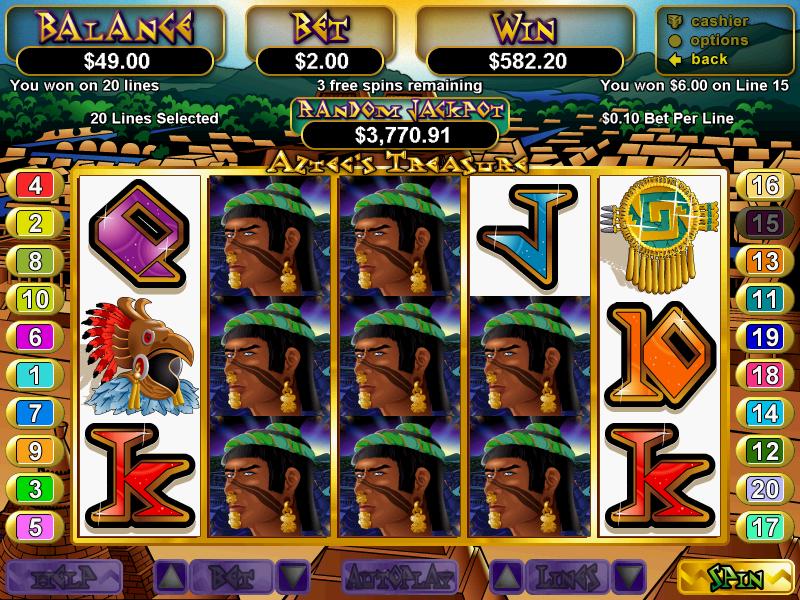Image resolution: width=800 pixels, height=600 pixels.
Task: Choose payline number 7 marker
Action: [35, 413]
